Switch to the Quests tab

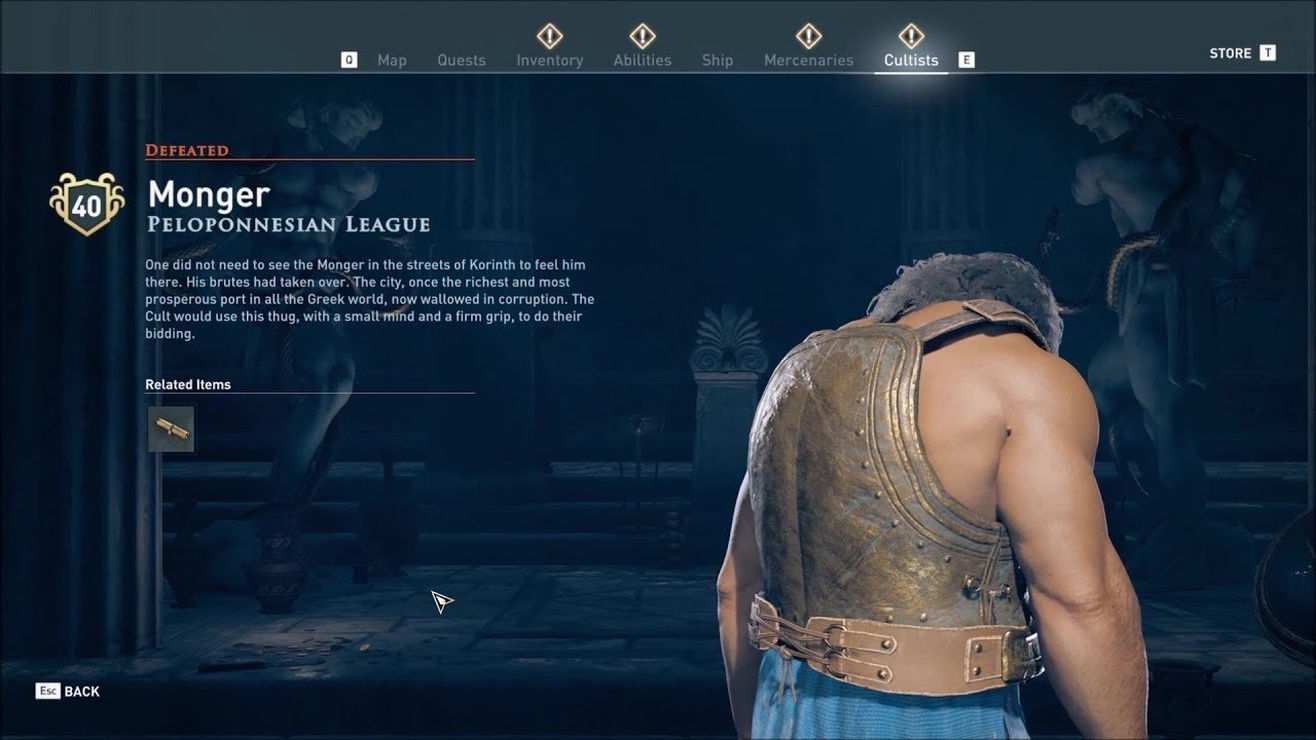pos(461,60)
